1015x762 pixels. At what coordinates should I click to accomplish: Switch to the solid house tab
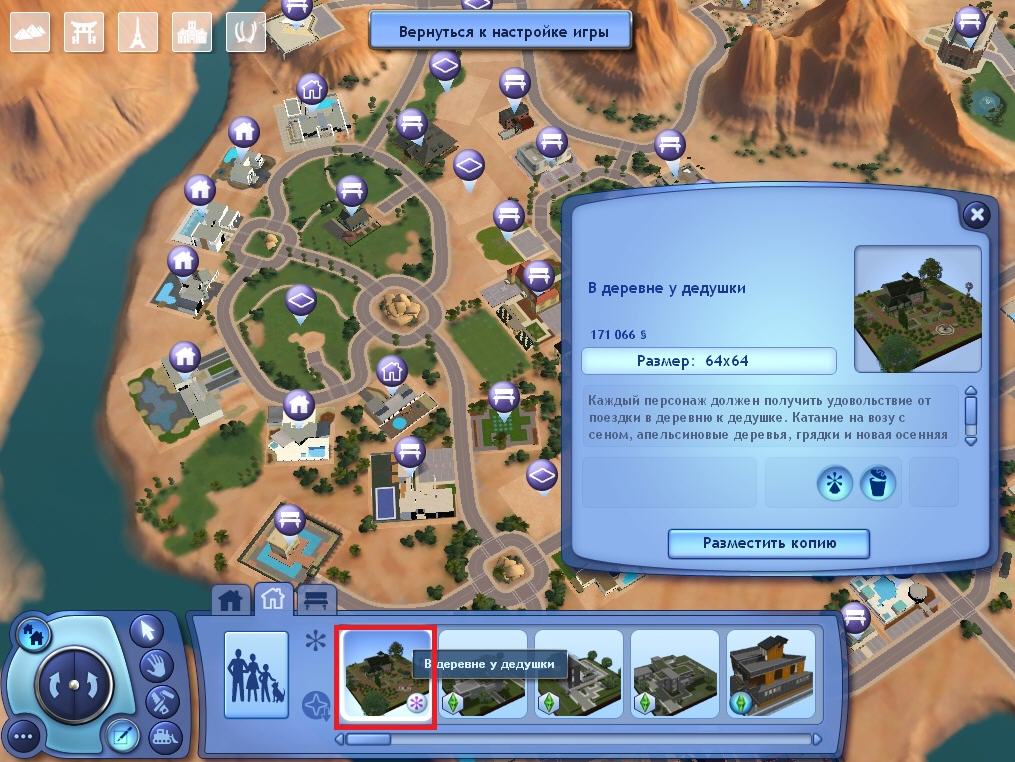pos(232,600)
